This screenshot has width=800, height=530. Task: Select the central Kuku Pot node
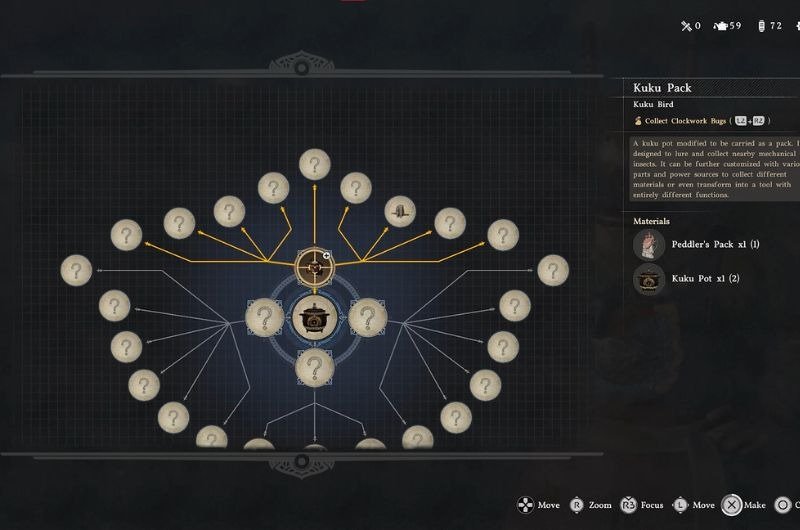(315, 318)
